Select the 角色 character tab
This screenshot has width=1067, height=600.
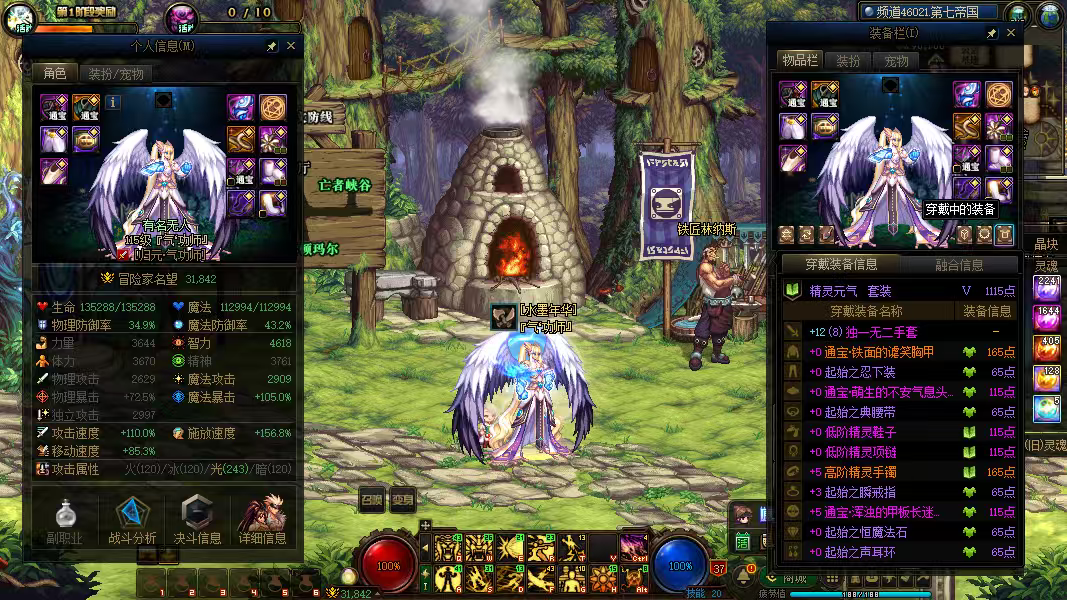tap(54, 73)
